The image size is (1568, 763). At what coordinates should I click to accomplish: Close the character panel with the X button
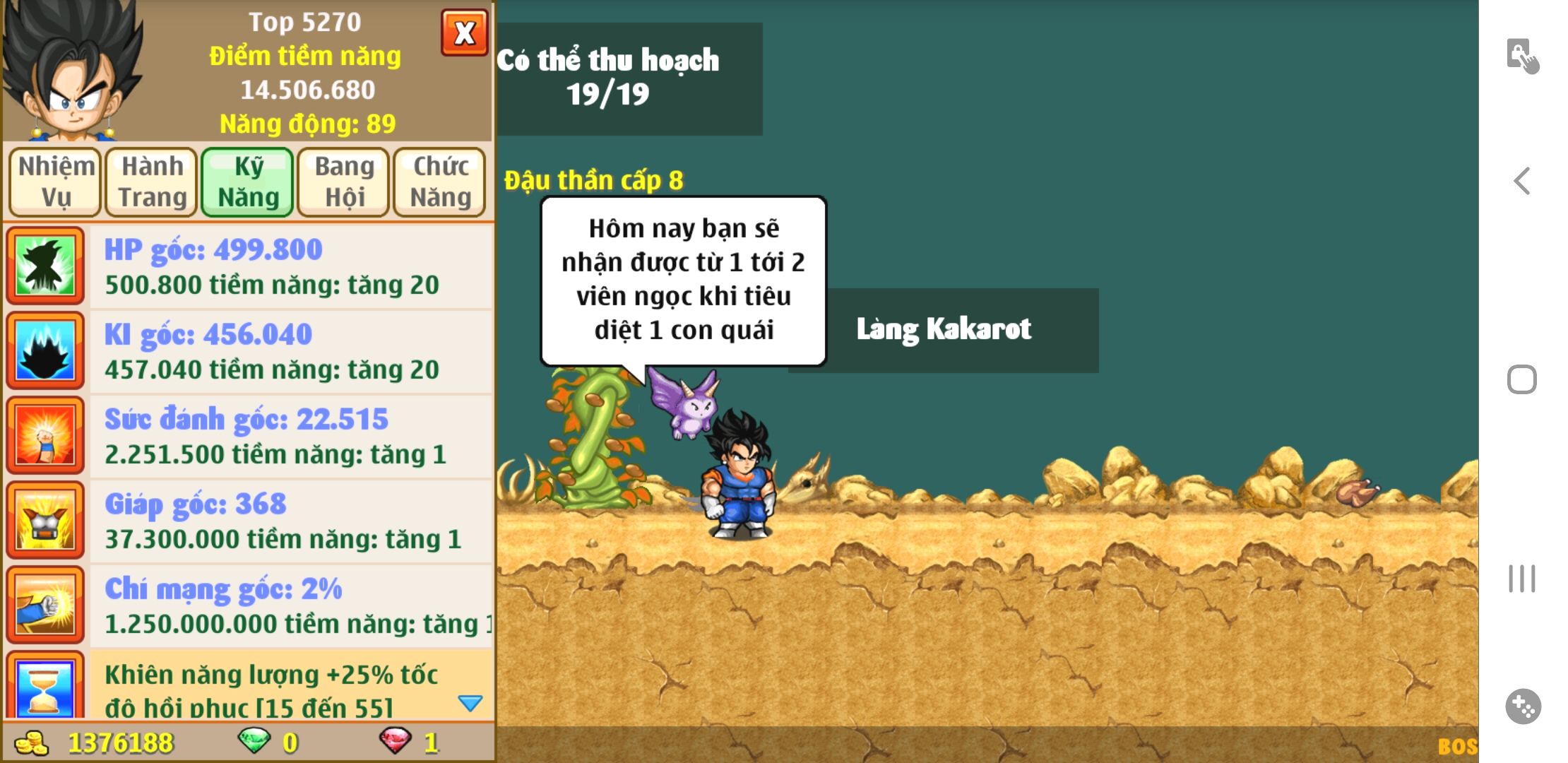pyautogui.click(x=464, y=32)
